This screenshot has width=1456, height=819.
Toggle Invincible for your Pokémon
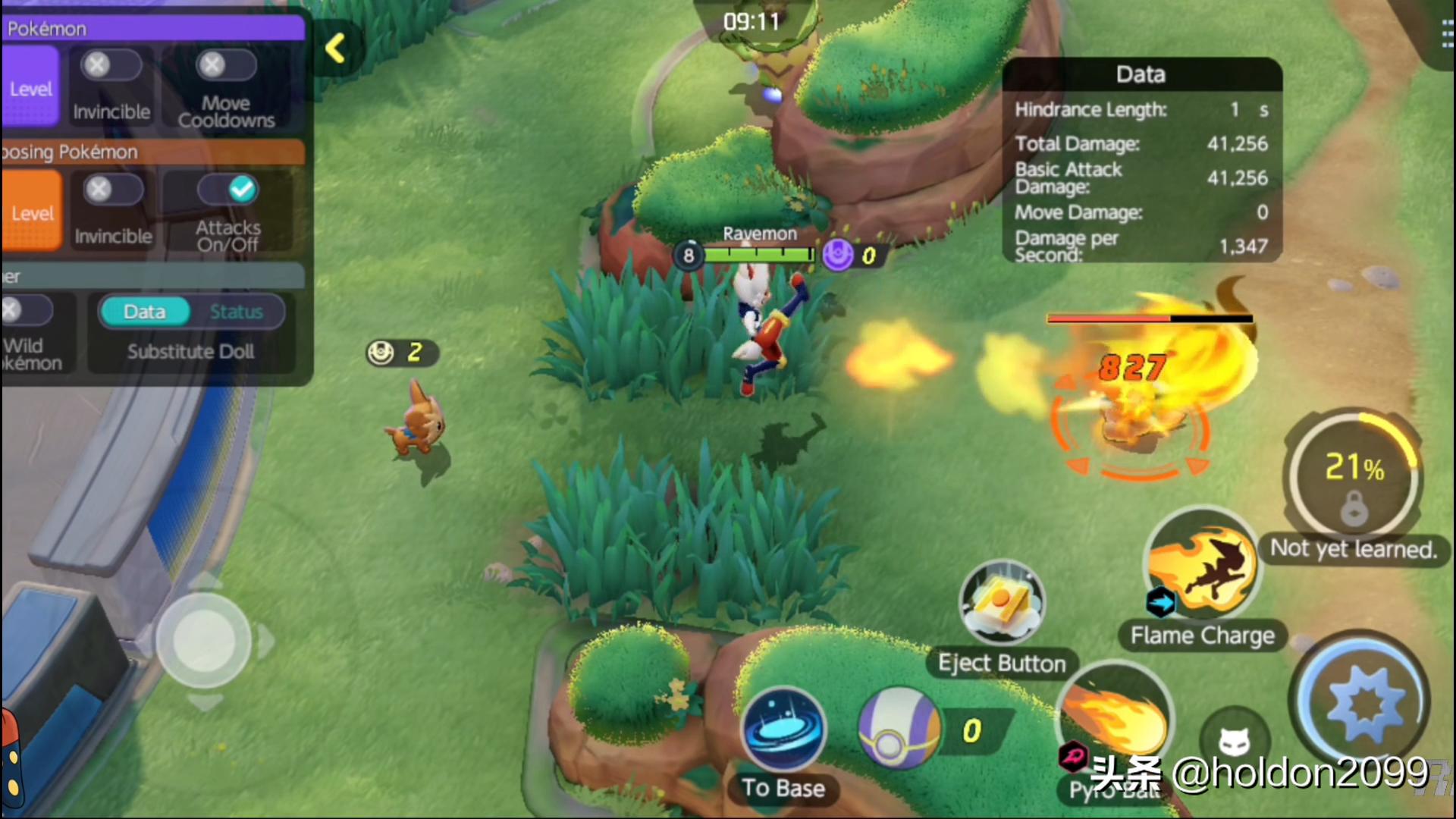pos(111,66)
